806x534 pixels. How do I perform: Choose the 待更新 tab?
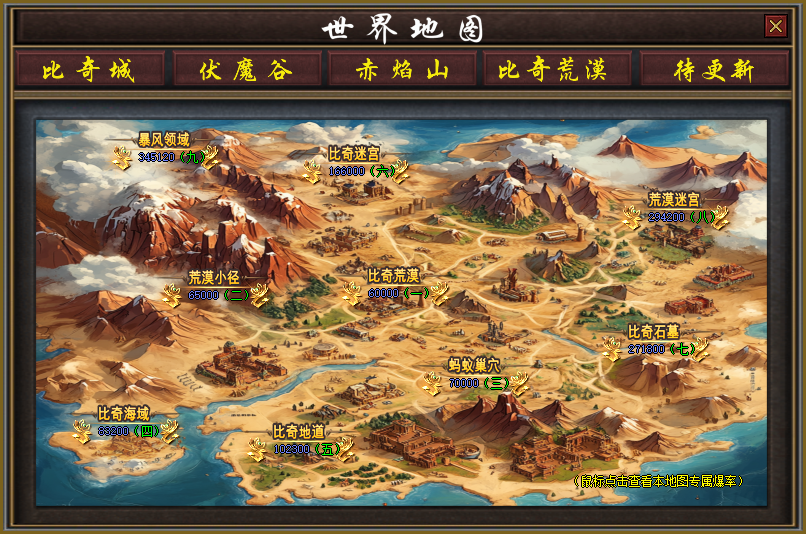click(x=714, y=70)
